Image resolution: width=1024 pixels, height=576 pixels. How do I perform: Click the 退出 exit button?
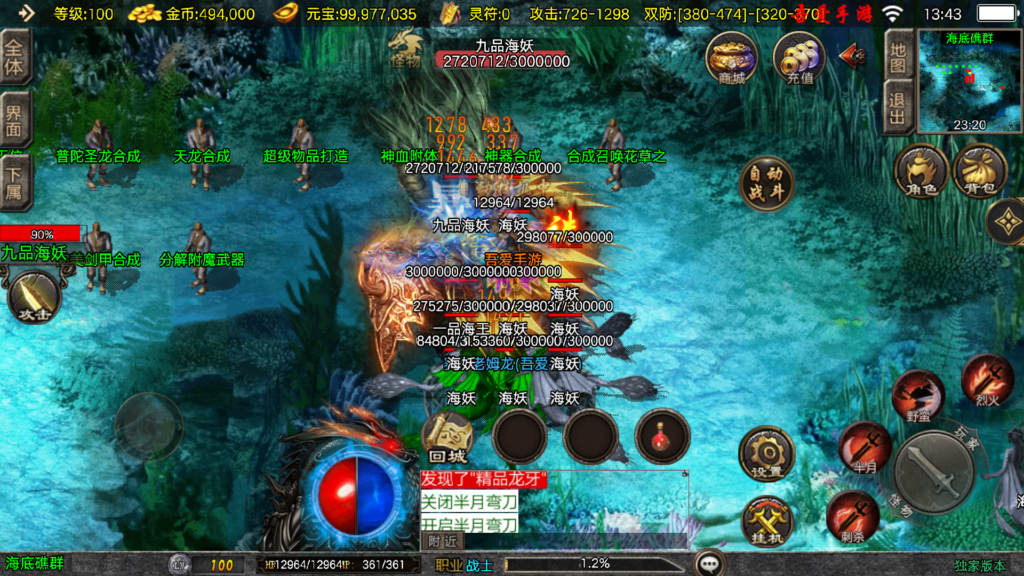[898, 108]
